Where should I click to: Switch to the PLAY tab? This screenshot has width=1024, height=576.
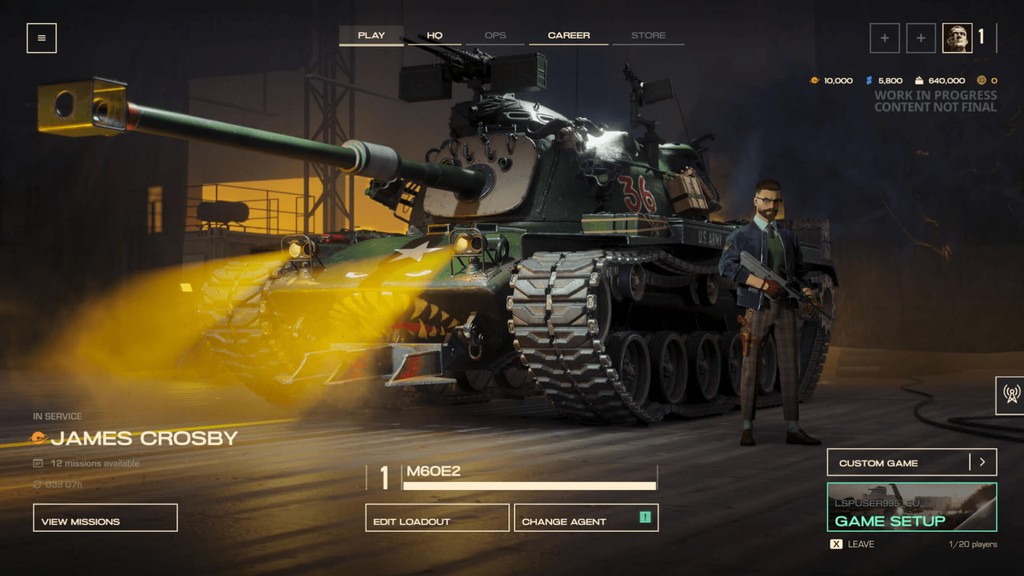tap(371, 35)
